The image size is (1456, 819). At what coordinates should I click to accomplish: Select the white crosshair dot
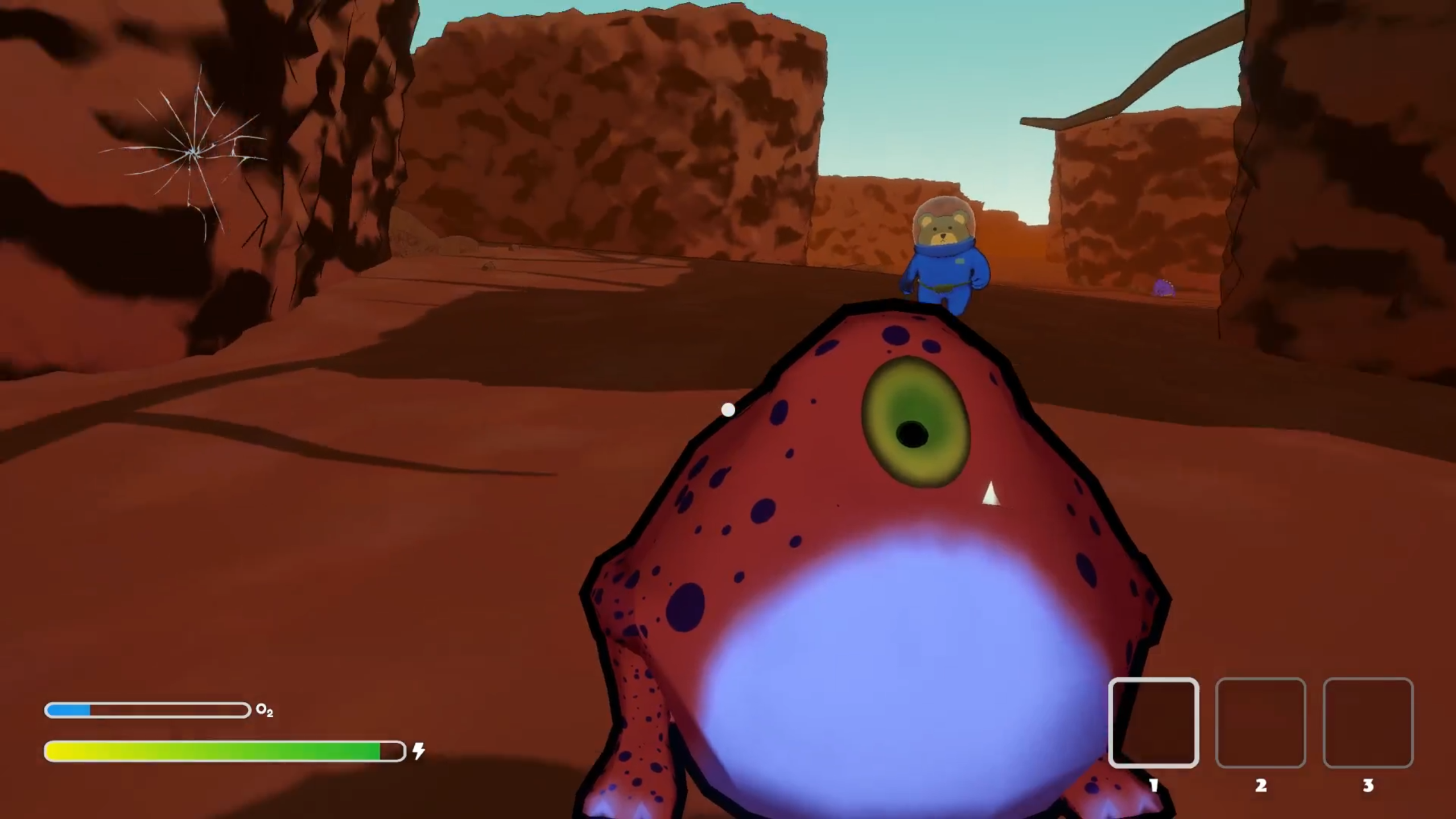coord(728,410)
